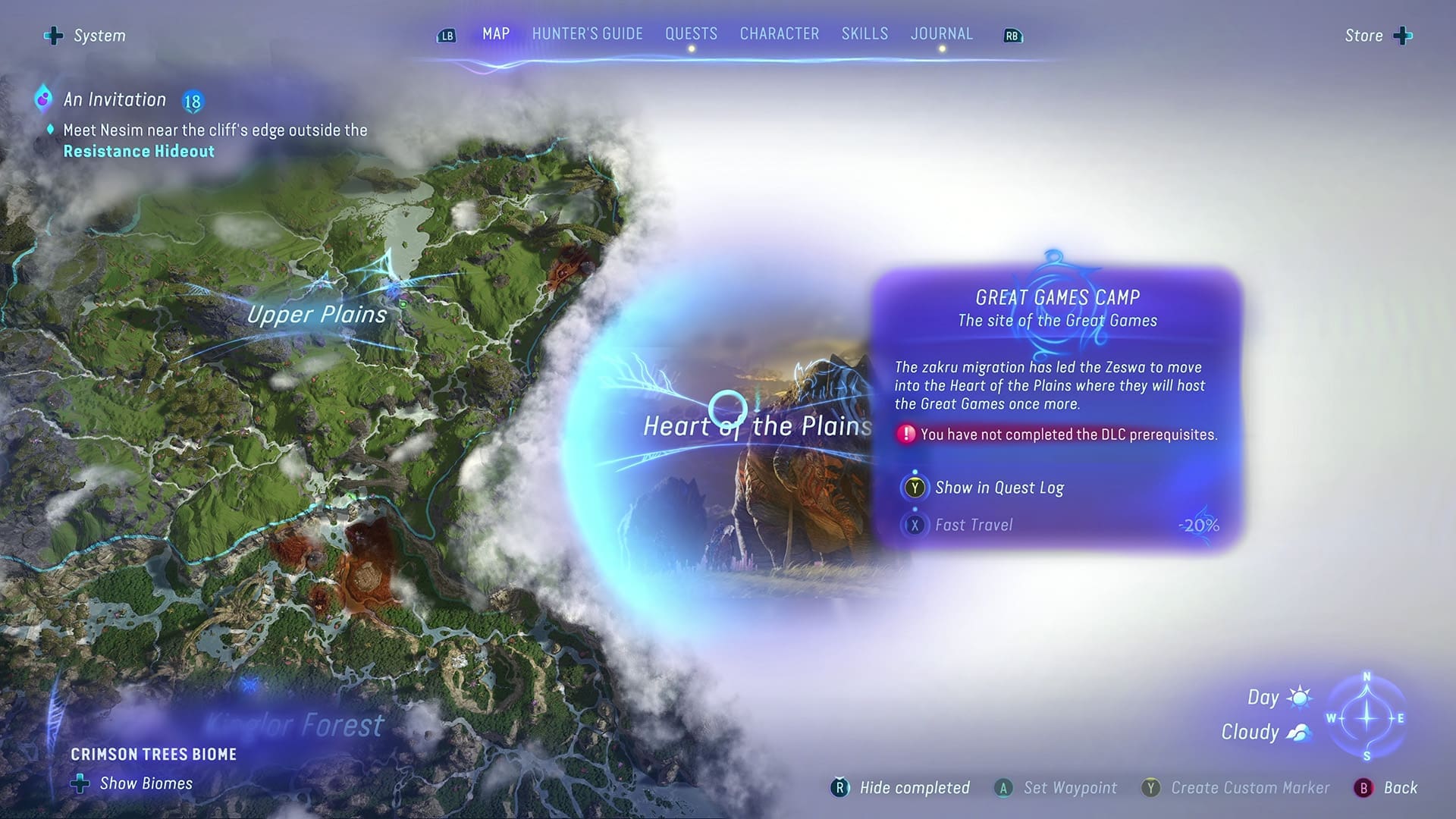The height and width of the screenshot is (819, 1456).
Task: Show Great Games Camp in Quest Log
Action: pyautogui.click(x=998, y=488)
